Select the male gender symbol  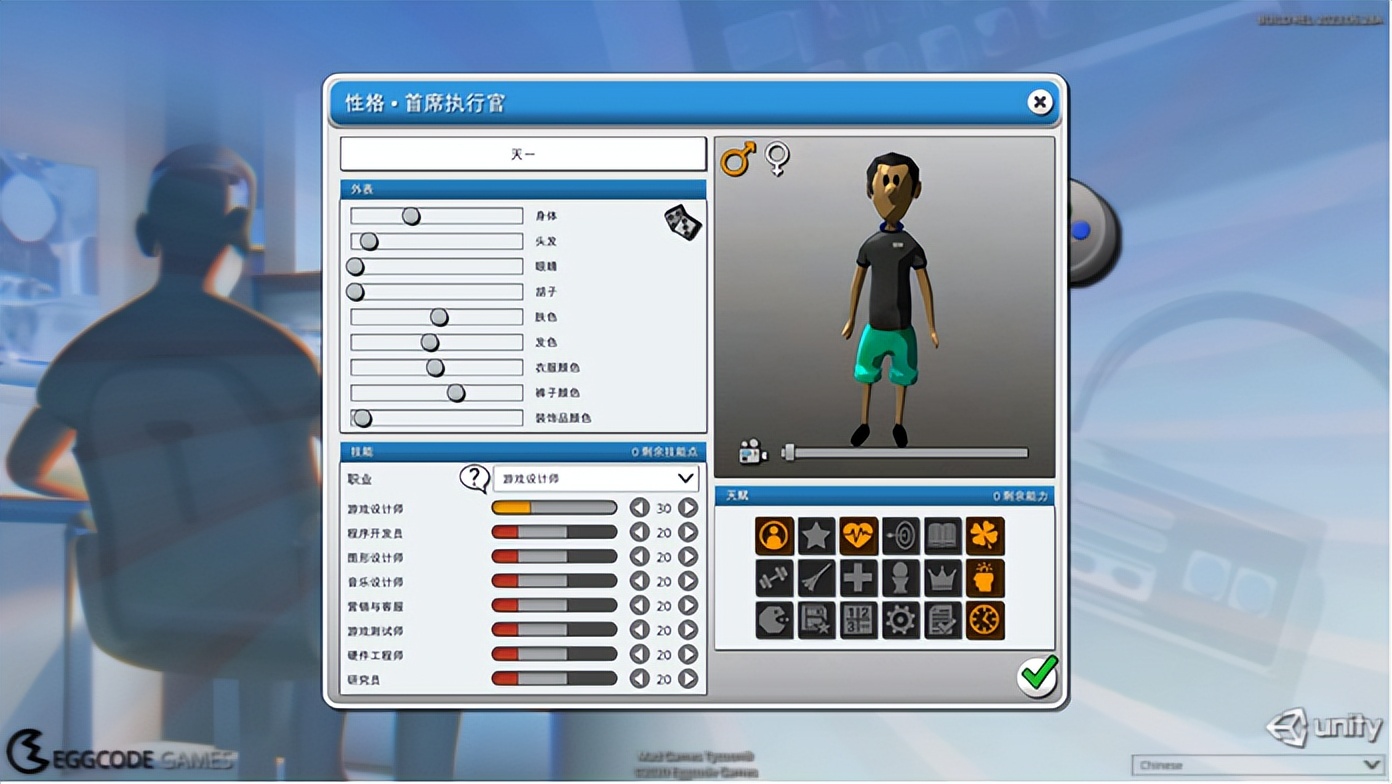(x=739, y=160)
